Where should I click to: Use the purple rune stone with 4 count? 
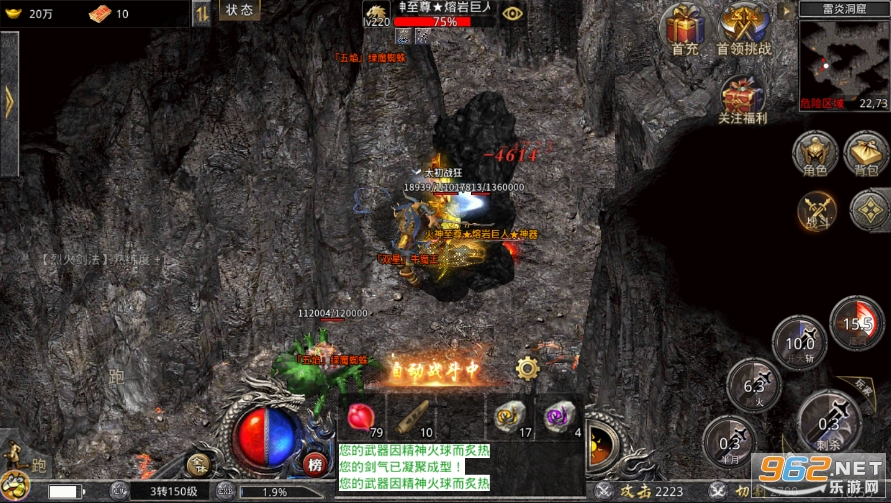559,416
